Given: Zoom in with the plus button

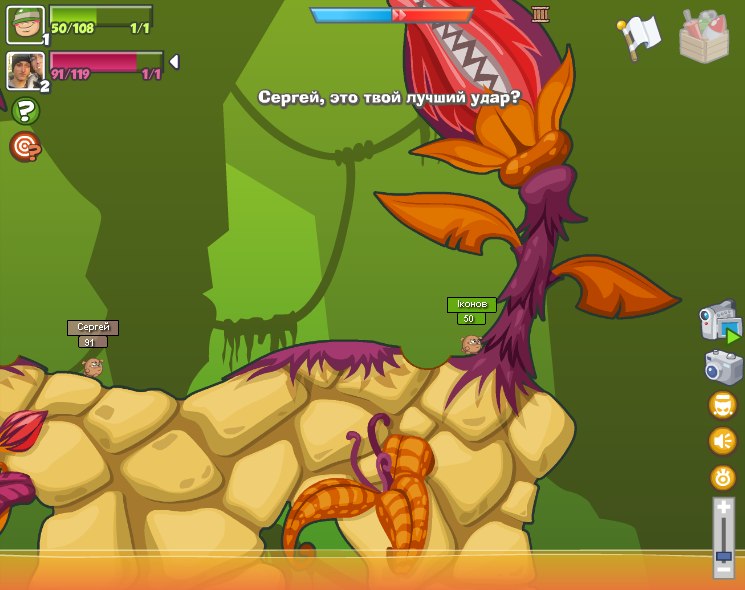Looking at the screenshot, I should [724, 509].
